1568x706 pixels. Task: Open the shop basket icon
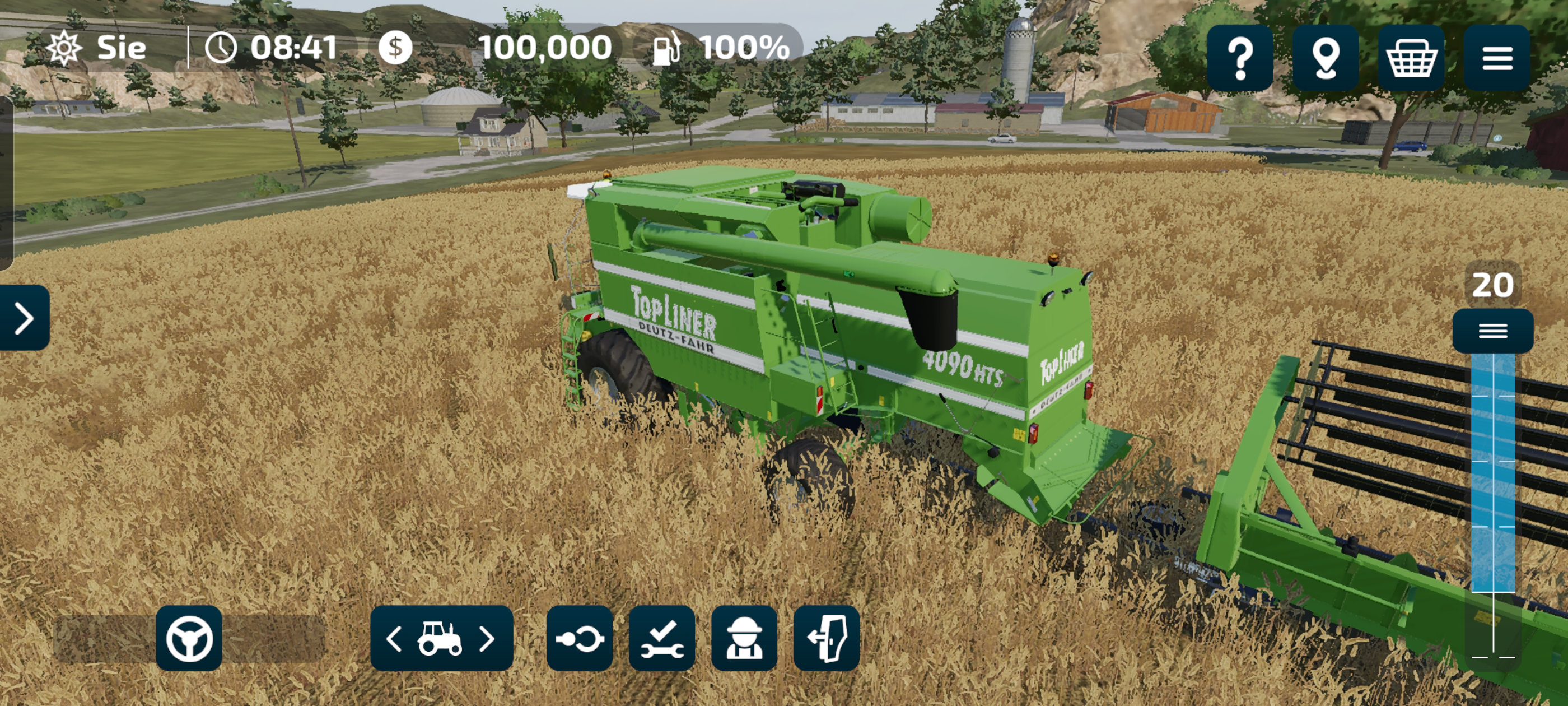1411,58
